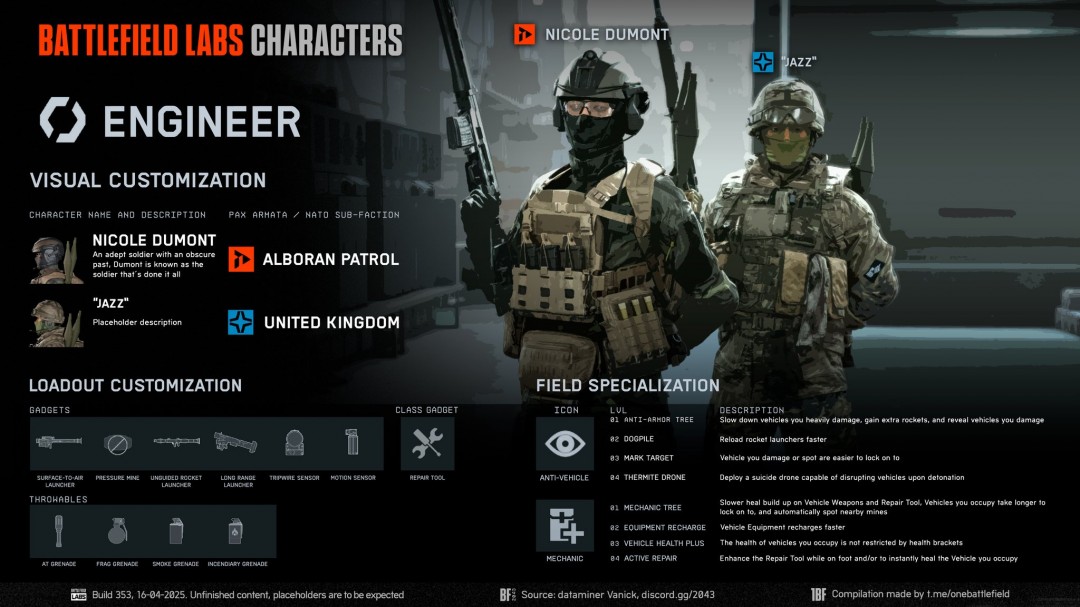Viewport: 1080px width, 607px height.
Task: Select the Frag Grenade throwable
Action: 117,530
